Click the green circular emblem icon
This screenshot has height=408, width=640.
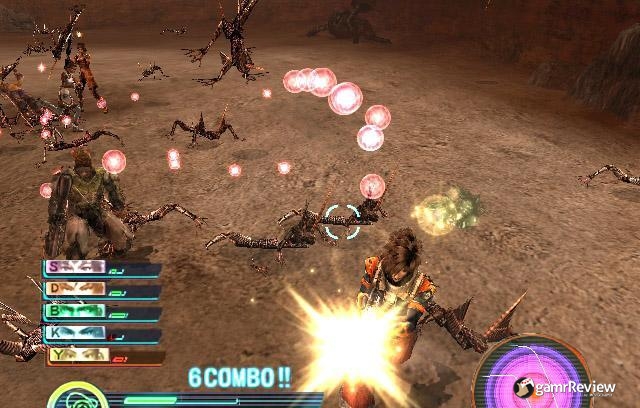coord(74,398)
